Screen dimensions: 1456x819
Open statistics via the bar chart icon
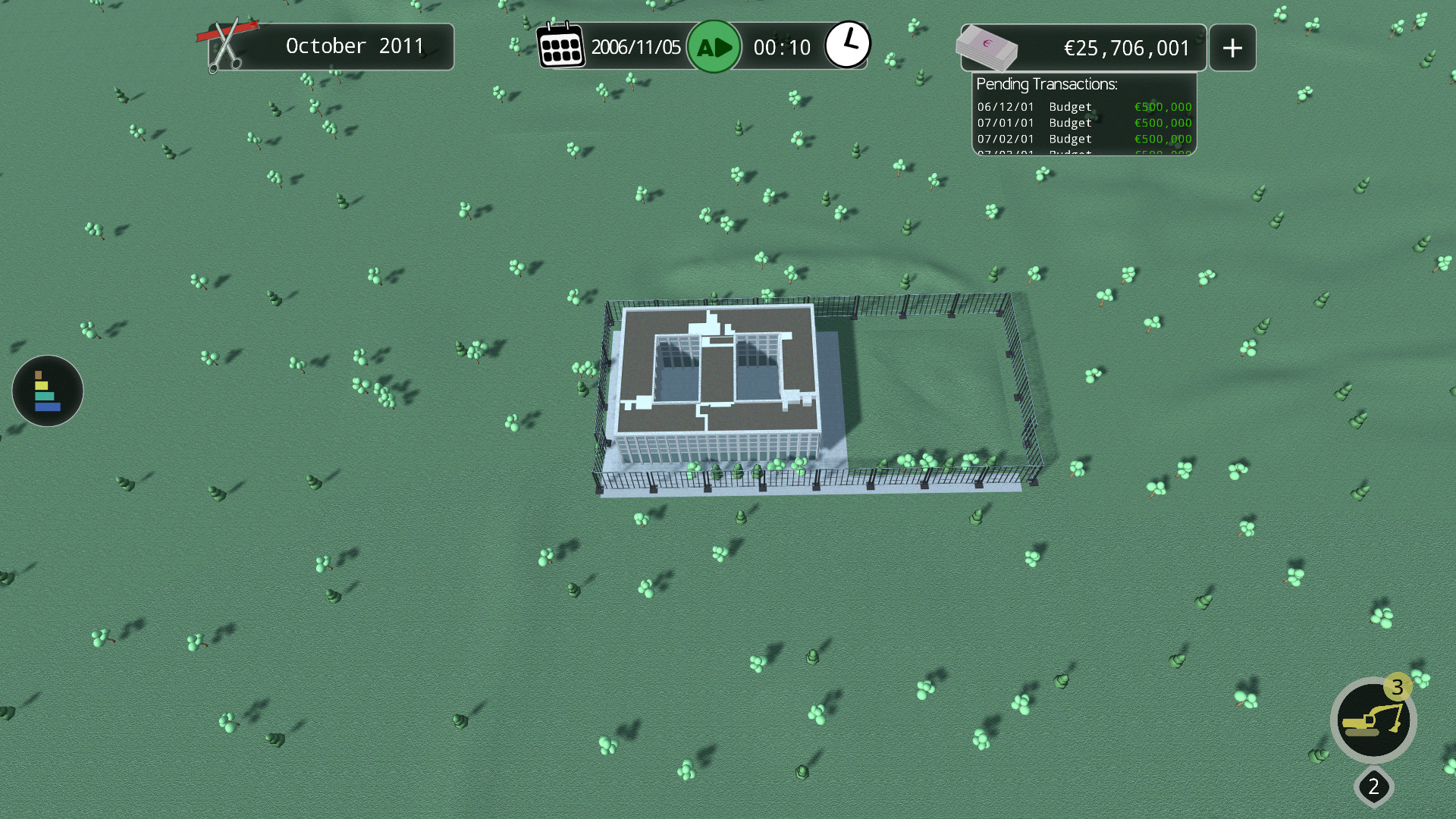click(x=47, y=391)
